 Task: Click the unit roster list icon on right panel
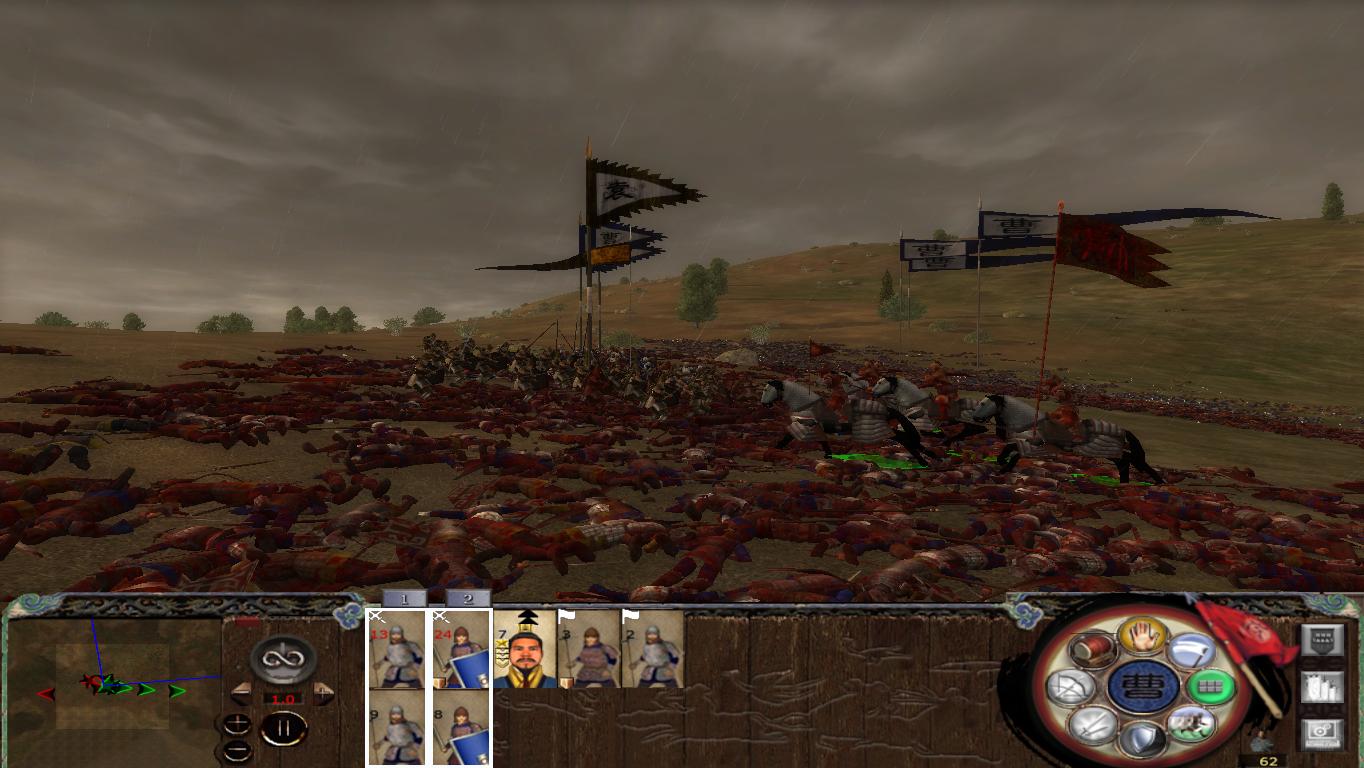[x=1321, y=689]
